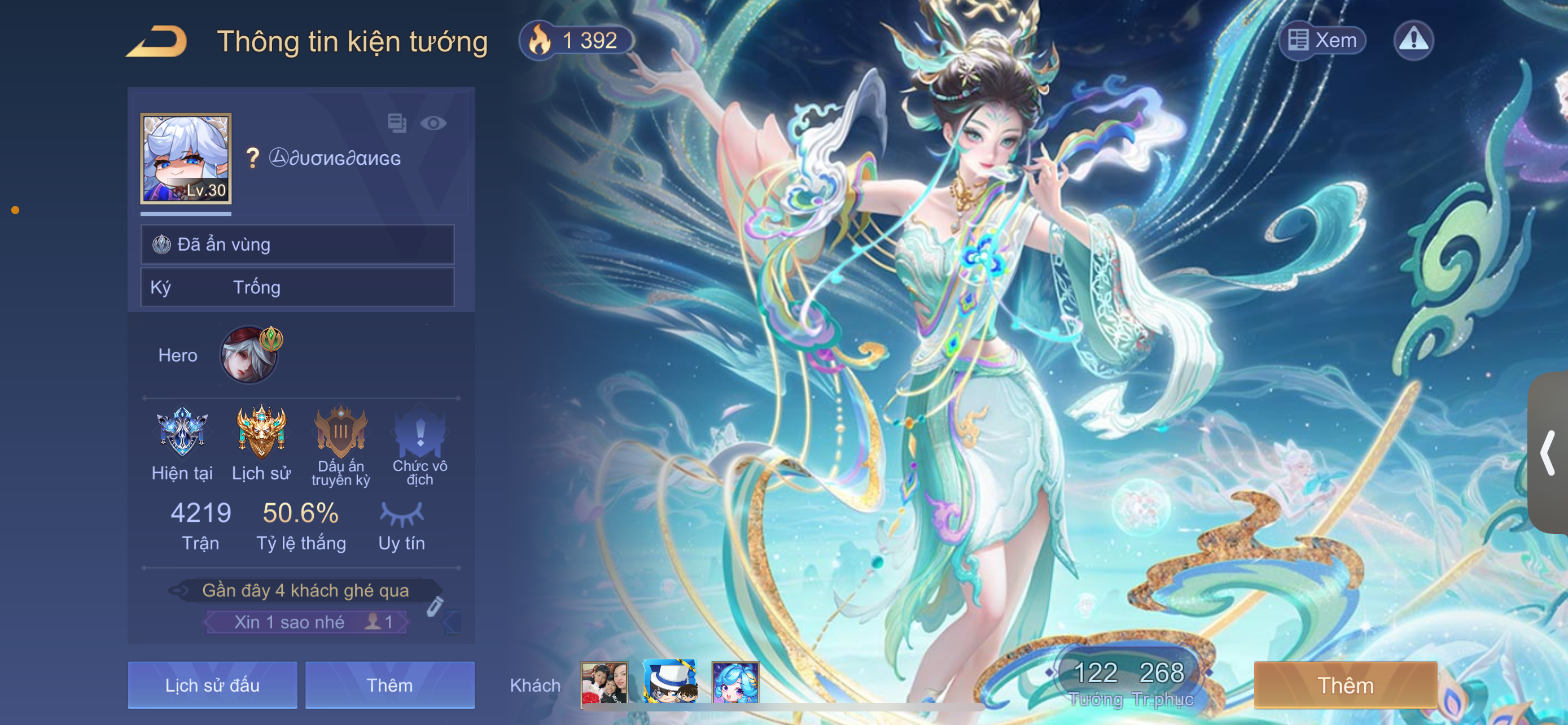
Task: Open the white top hat visitor avatar
Action: [669, 683]
